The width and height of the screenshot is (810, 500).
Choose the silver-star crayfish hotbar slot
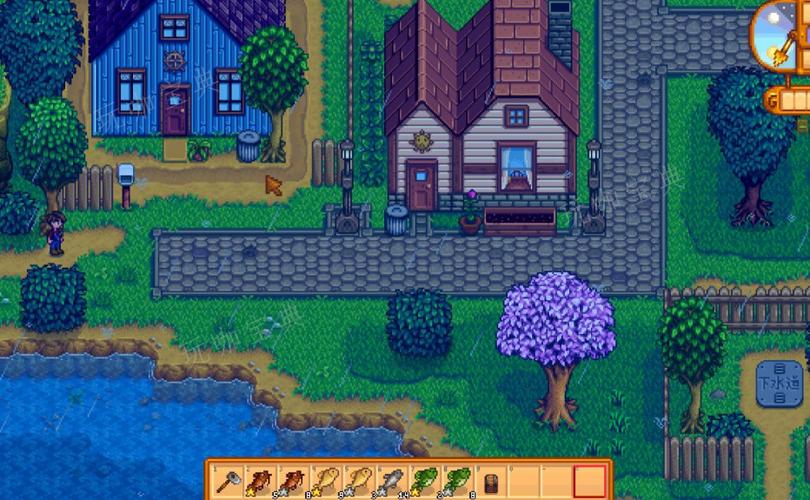click(292, 481)
